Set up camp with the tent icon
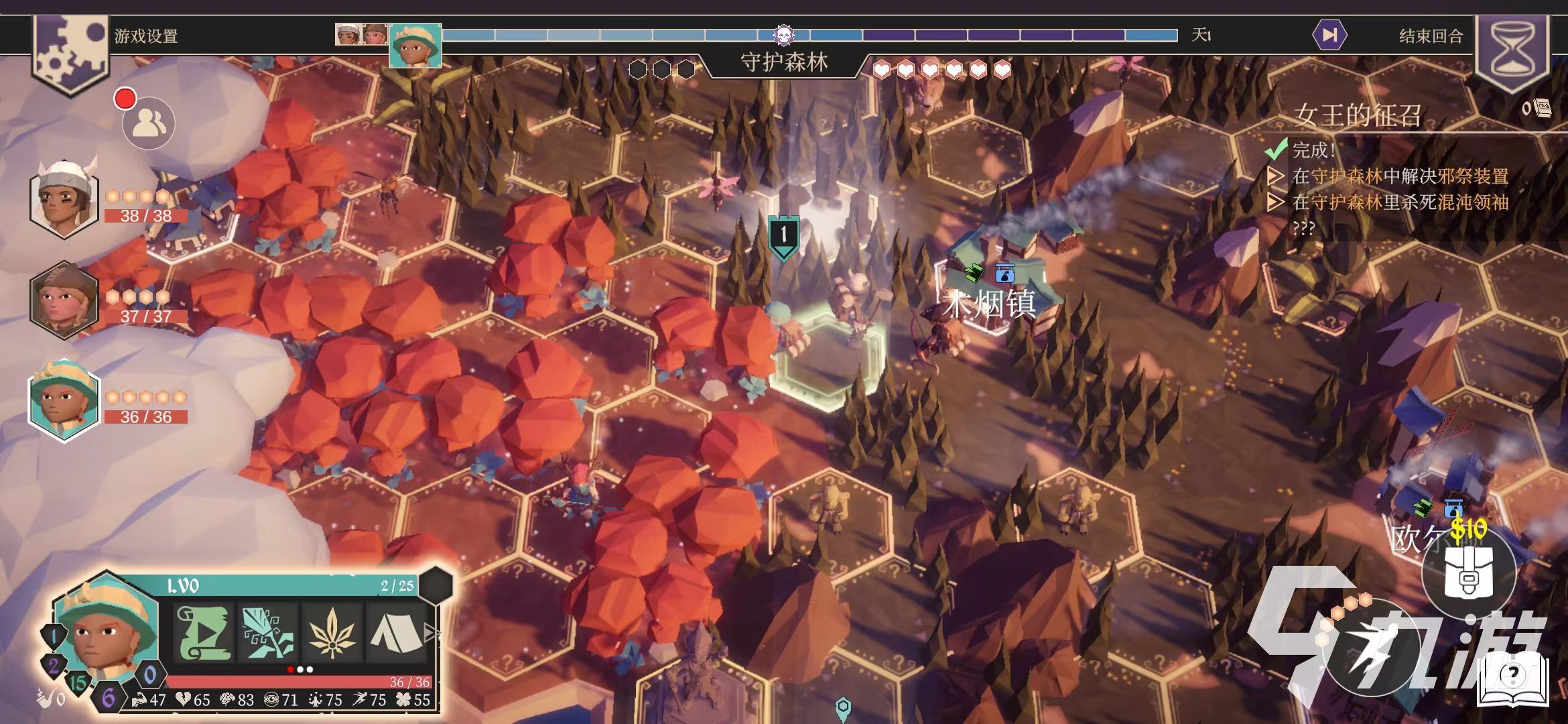 coord(395,632)
